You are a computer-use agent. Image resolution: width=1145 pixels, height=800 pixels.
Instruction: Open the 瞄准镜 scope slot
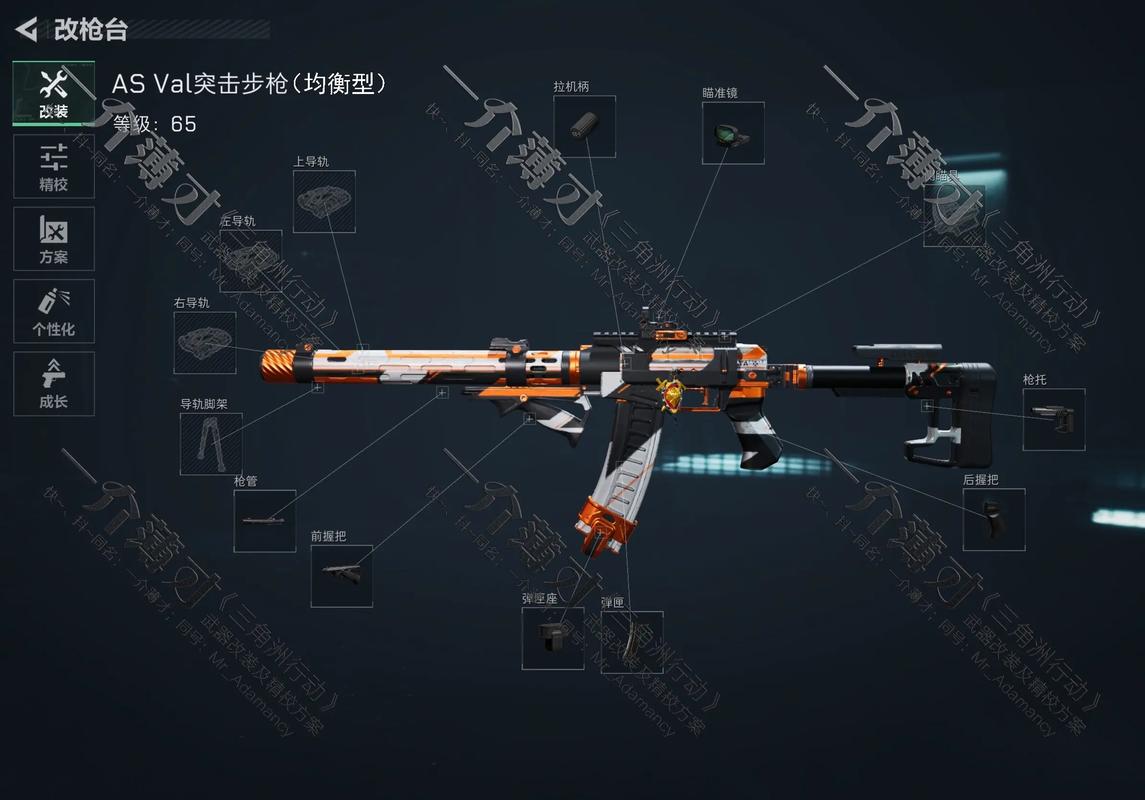tap(733, 133)
